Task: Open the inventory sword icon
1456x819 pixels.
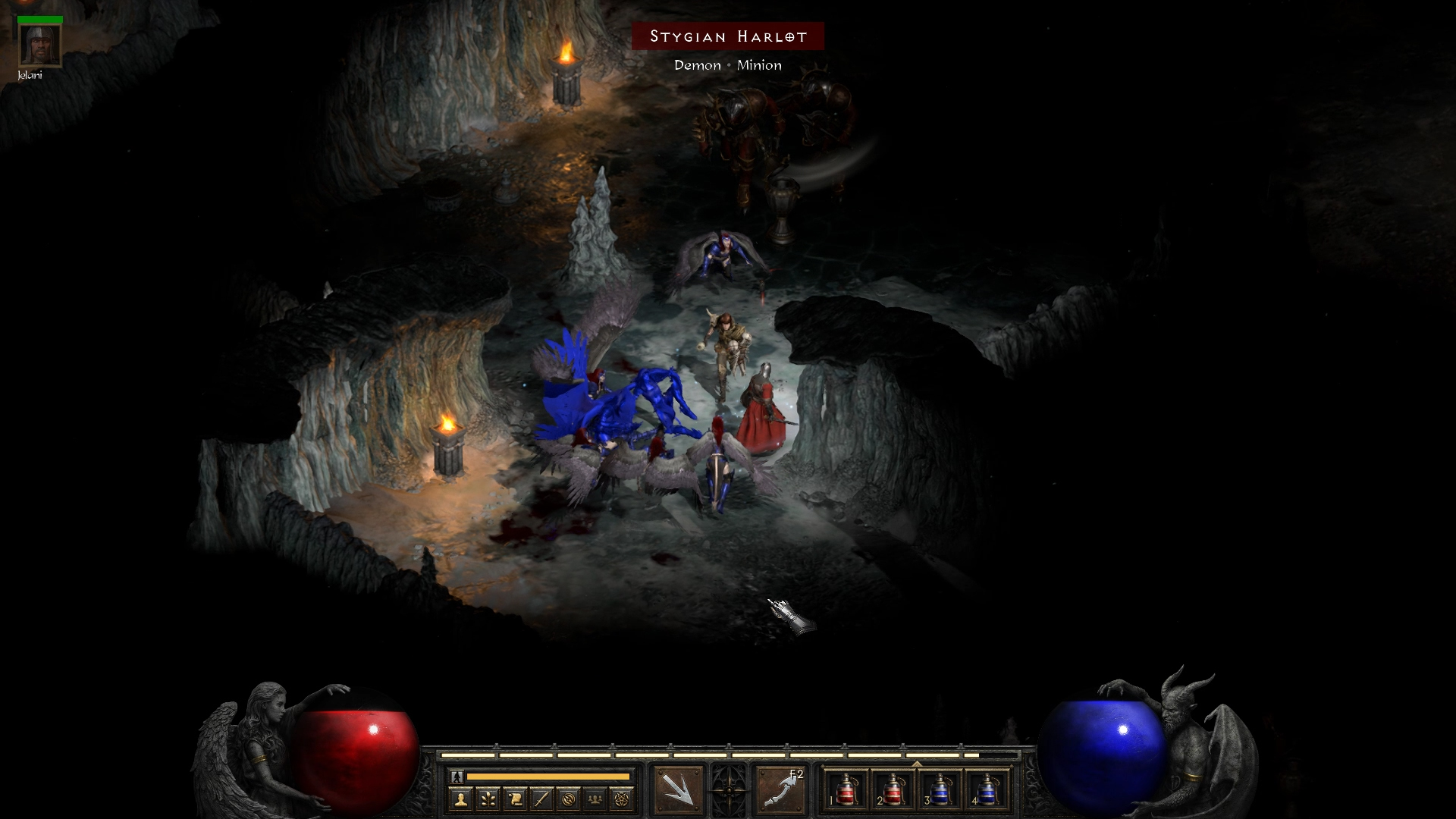Action: tap(541, 799)
